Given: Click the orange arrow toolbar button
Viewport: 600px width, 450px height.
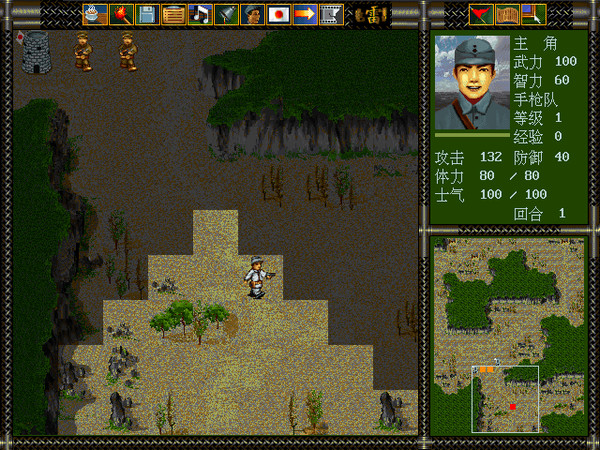Looking at the screenshot, I should point(304,14).
